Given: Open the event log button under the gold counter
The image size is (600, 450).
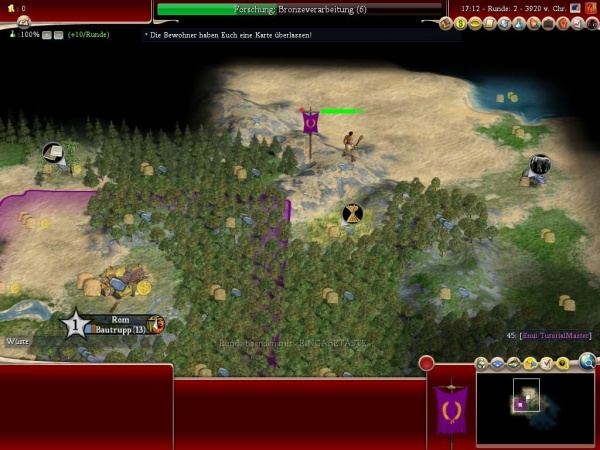Looking at the screenshot, I should click(x=22, y=23).
